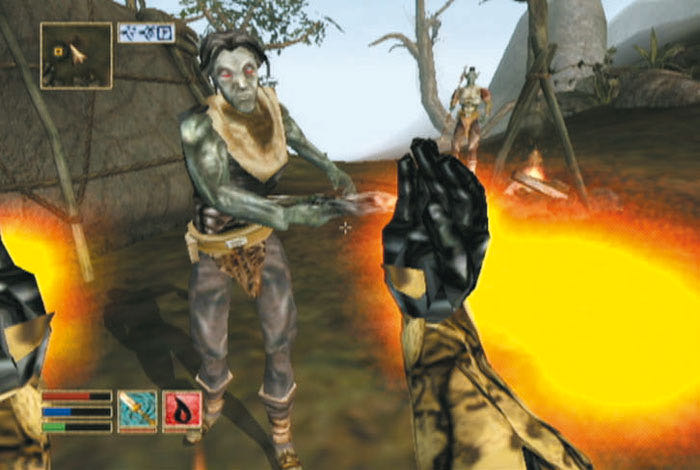Select the equipped sword weapon icon

click(x=137, y=411)
